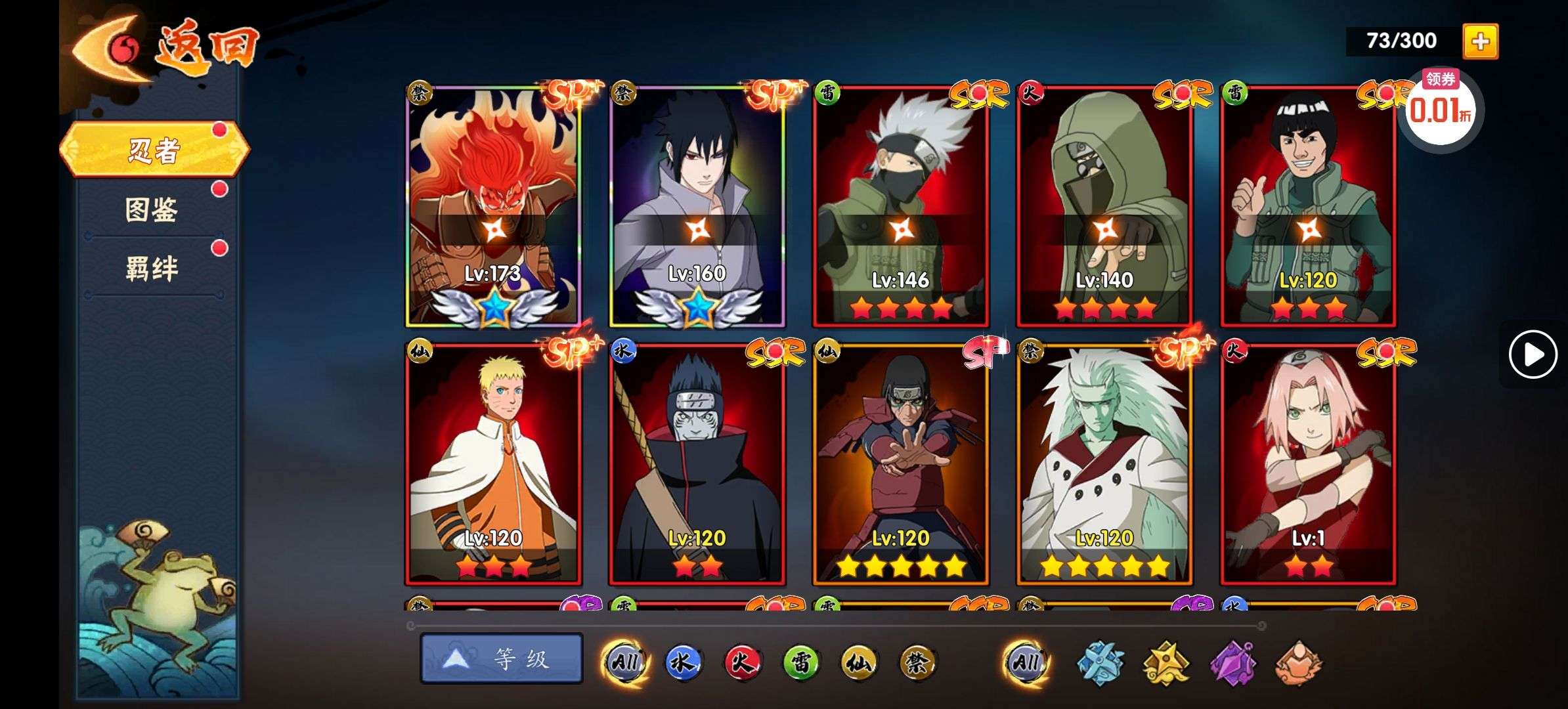This screenshot has height=709, width=1568.
Task: Claim the 0.01折 coupon badge
Action: [x=1440, y=109]
